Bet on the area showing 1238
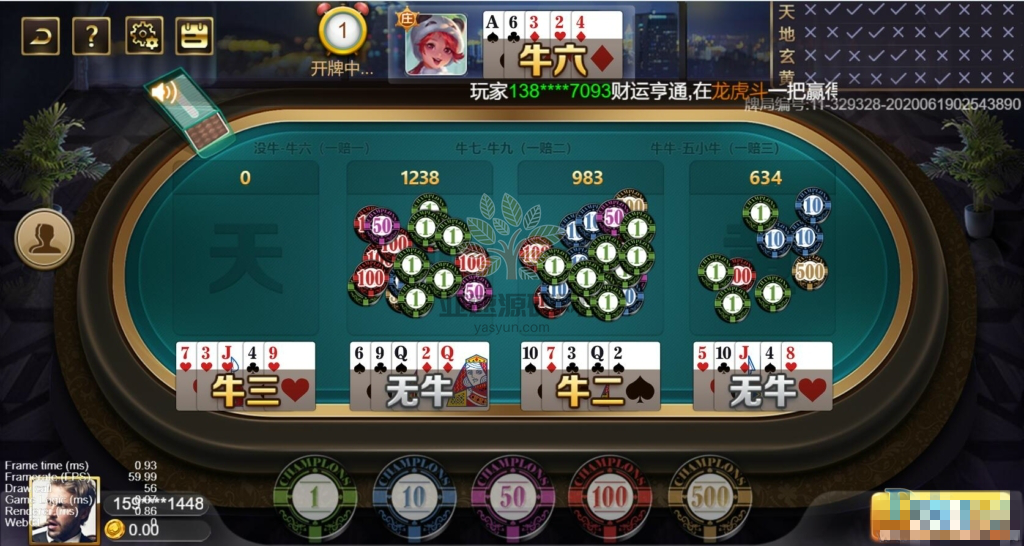 point(420,250)
